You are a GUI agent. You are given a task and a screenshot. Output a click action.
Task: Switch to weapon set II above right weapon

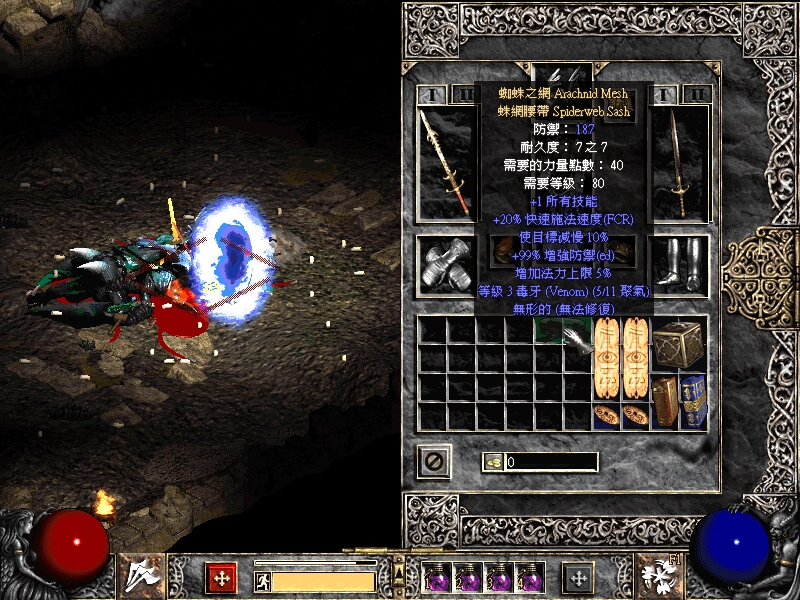(x=697, y=95)
